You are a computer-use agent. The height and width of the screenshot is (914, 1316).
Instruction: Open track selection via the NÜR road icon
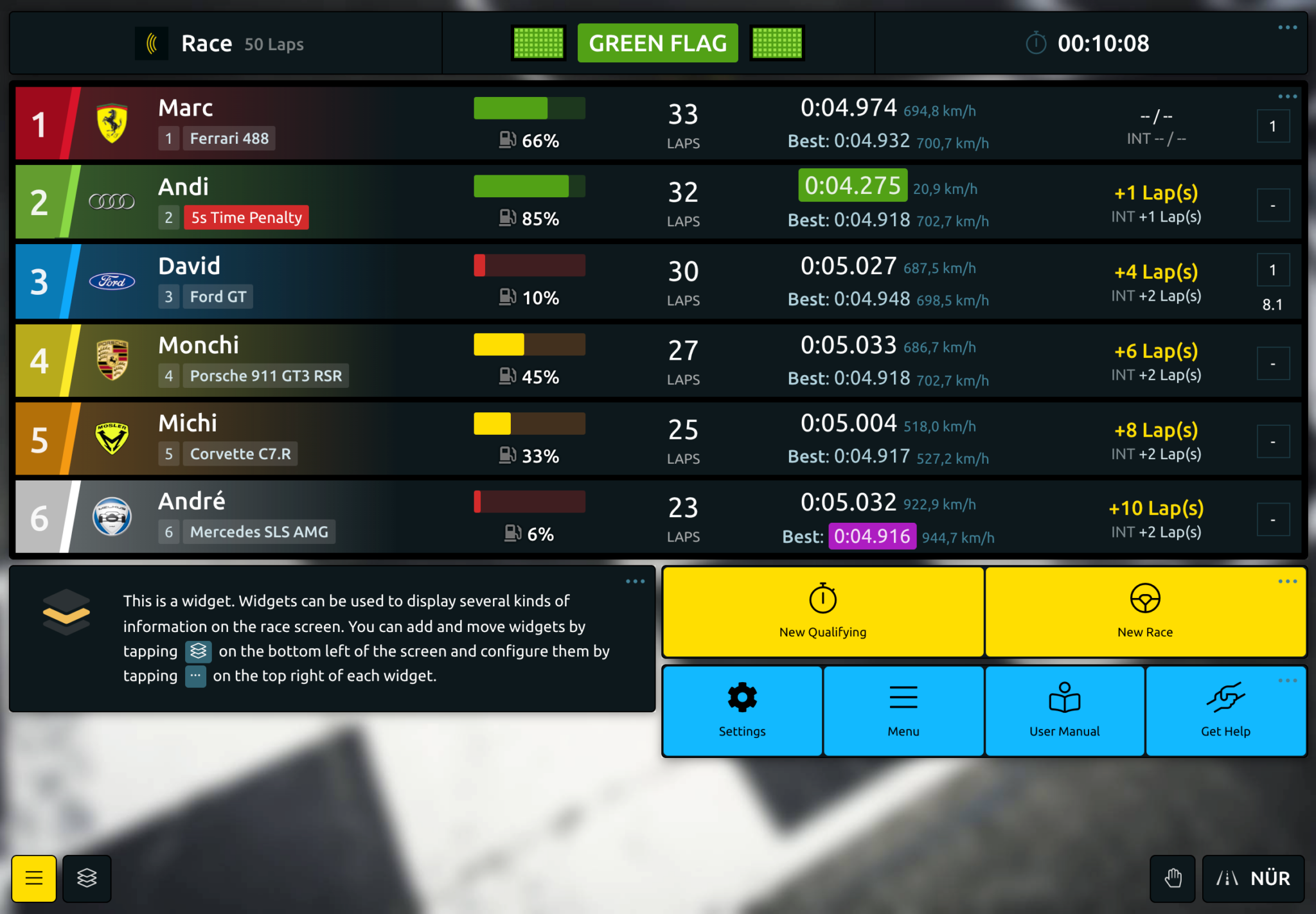[x=1227, y=878]
